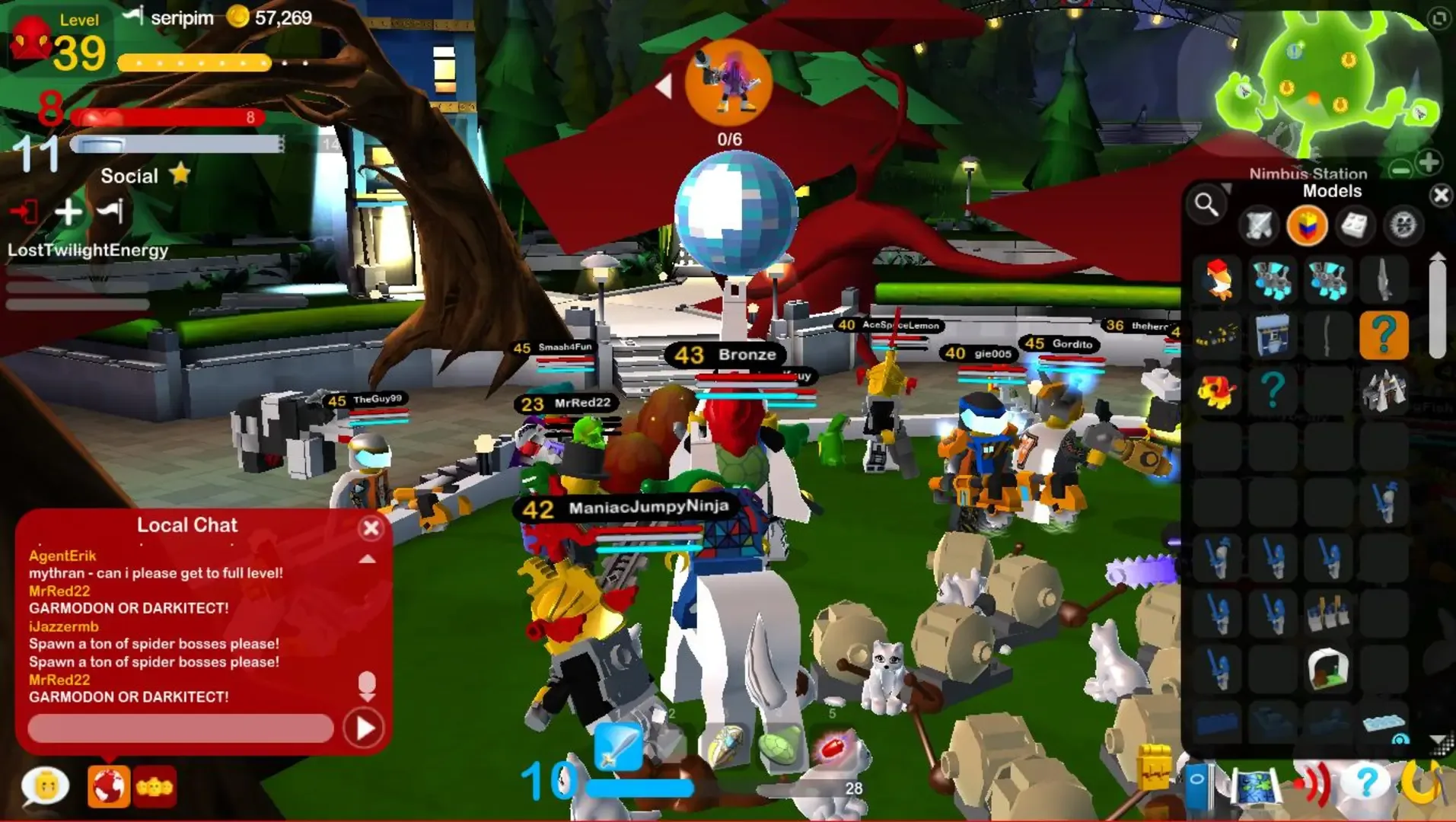Viewport: 1456px width, 822px height.
Task: Select the orange question mark model thumbnail
Action: click(1383, 335)
